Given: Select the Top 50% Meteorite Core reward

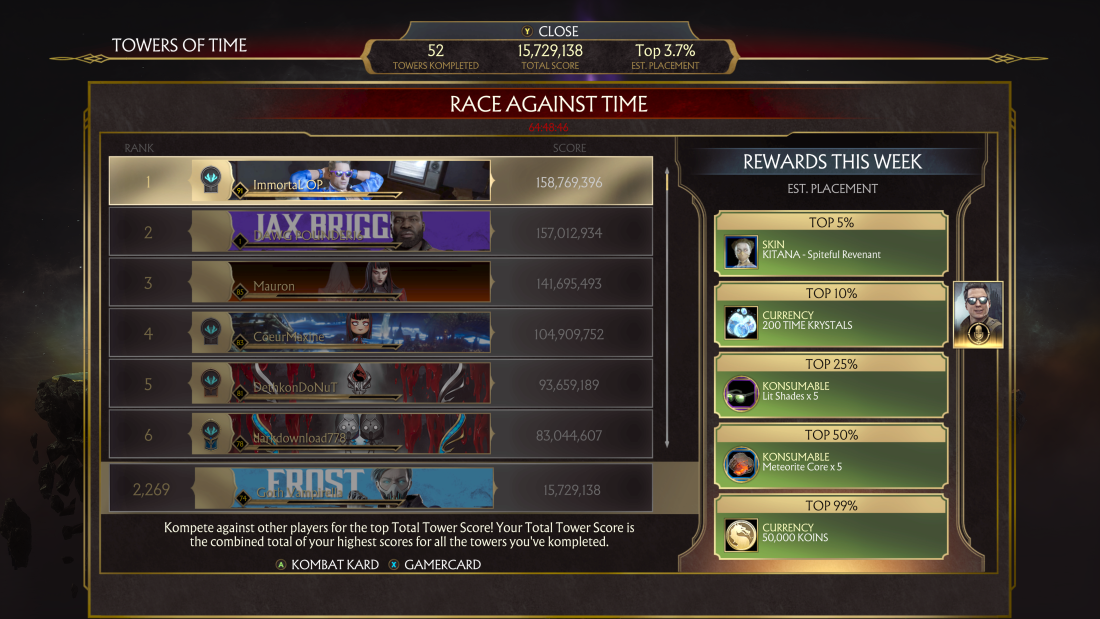Looking at the screenshot, I should tap(831, 457).
